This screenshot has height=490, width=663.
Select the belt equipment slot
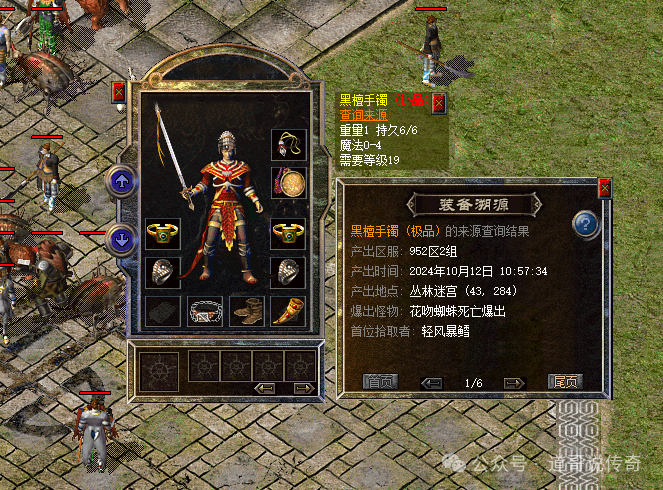tap(204, 311)
